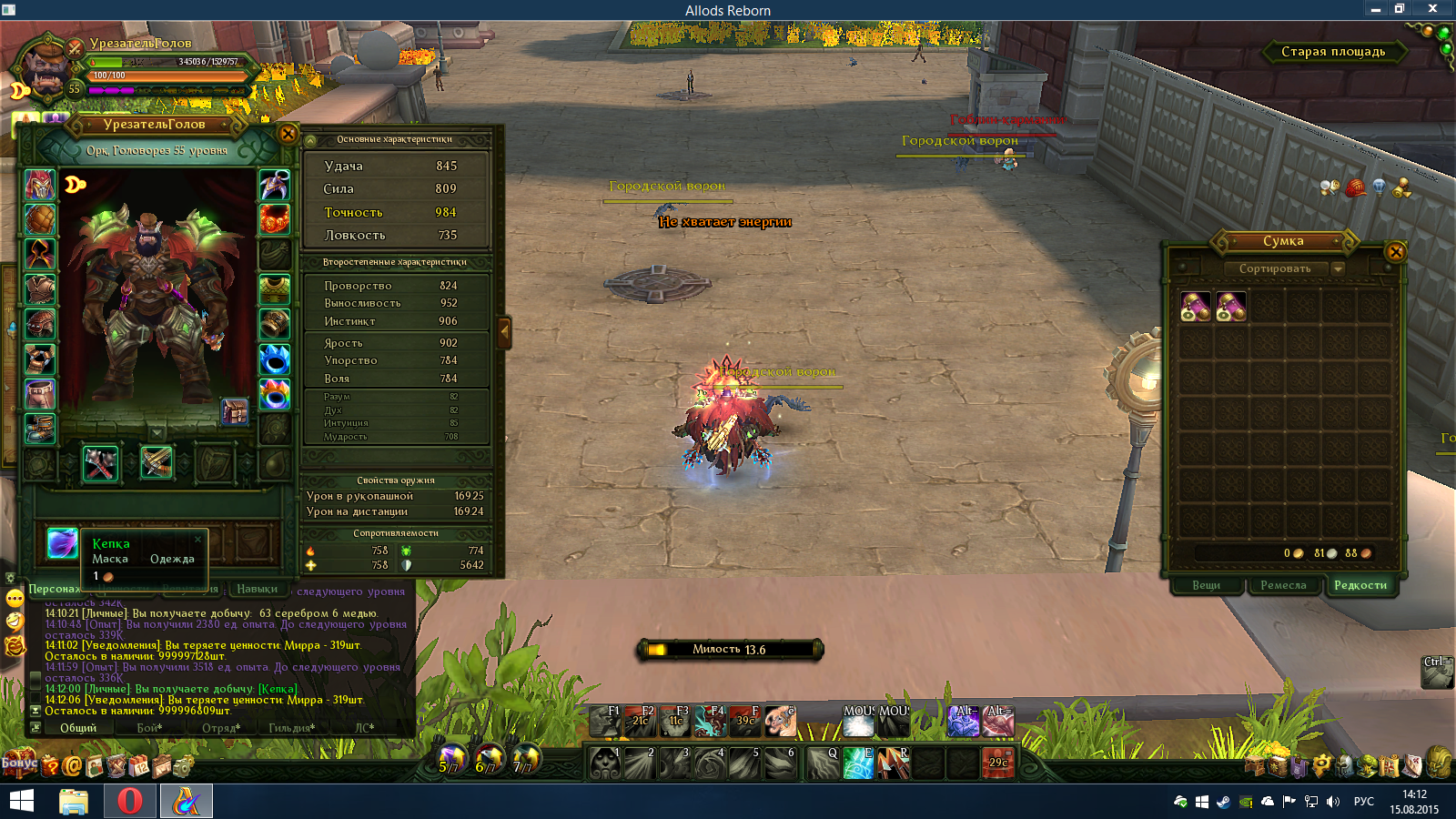Switch to the Вещи bag tab
The image size is (1456, 819).
tap(1206, 585)
